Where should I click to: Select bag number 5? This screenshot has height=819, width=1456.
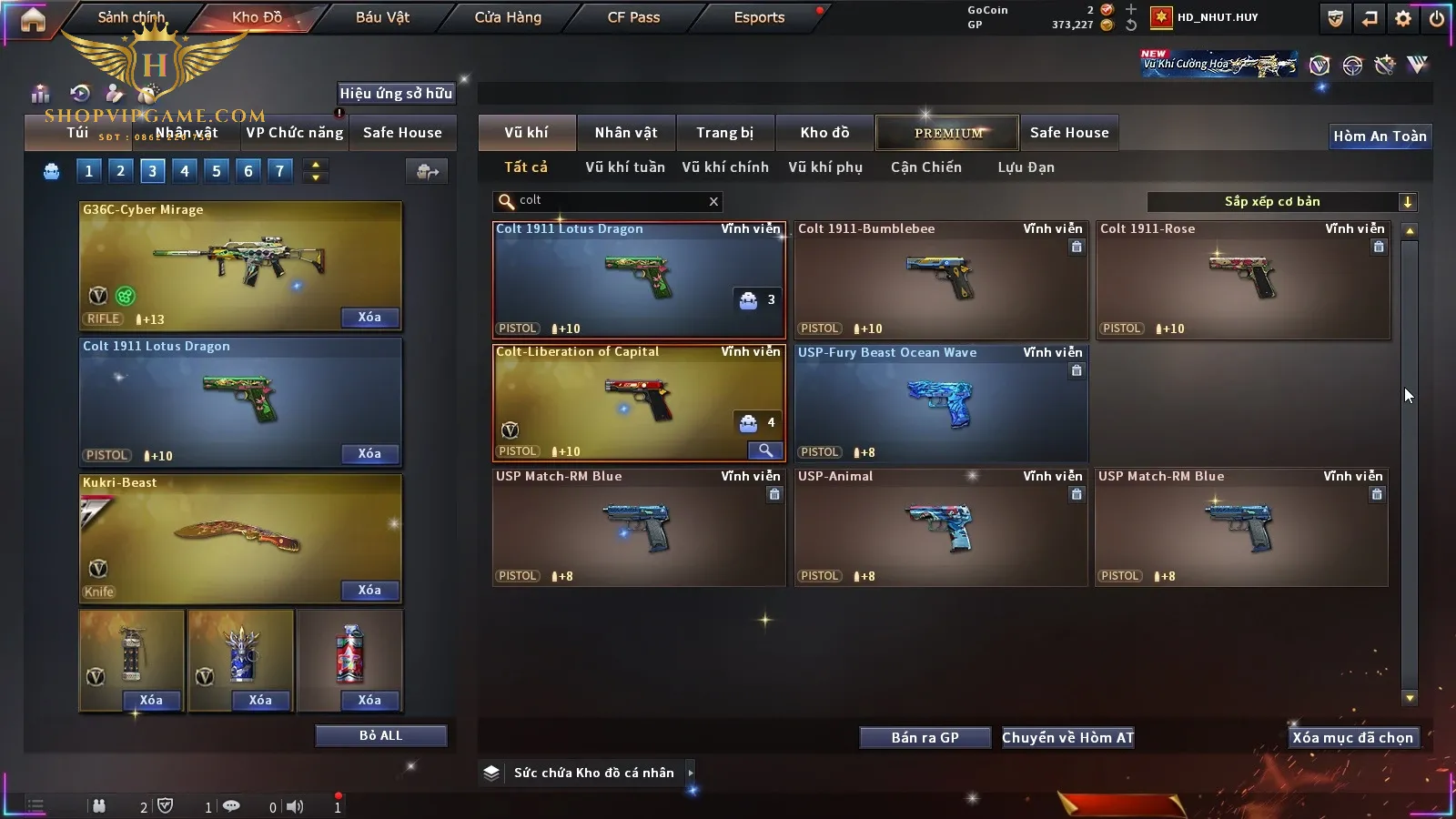point(217,171)
